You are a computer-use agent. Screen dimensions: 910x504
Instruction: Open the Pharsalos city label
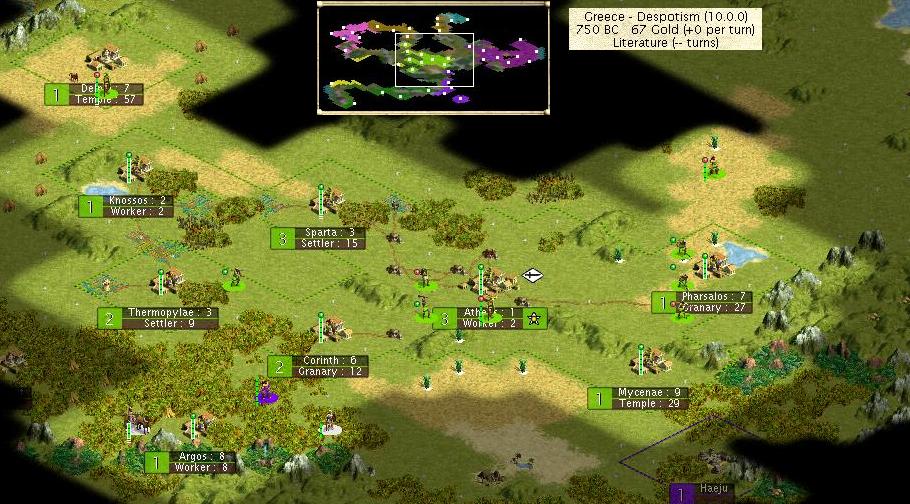[703, 302]
